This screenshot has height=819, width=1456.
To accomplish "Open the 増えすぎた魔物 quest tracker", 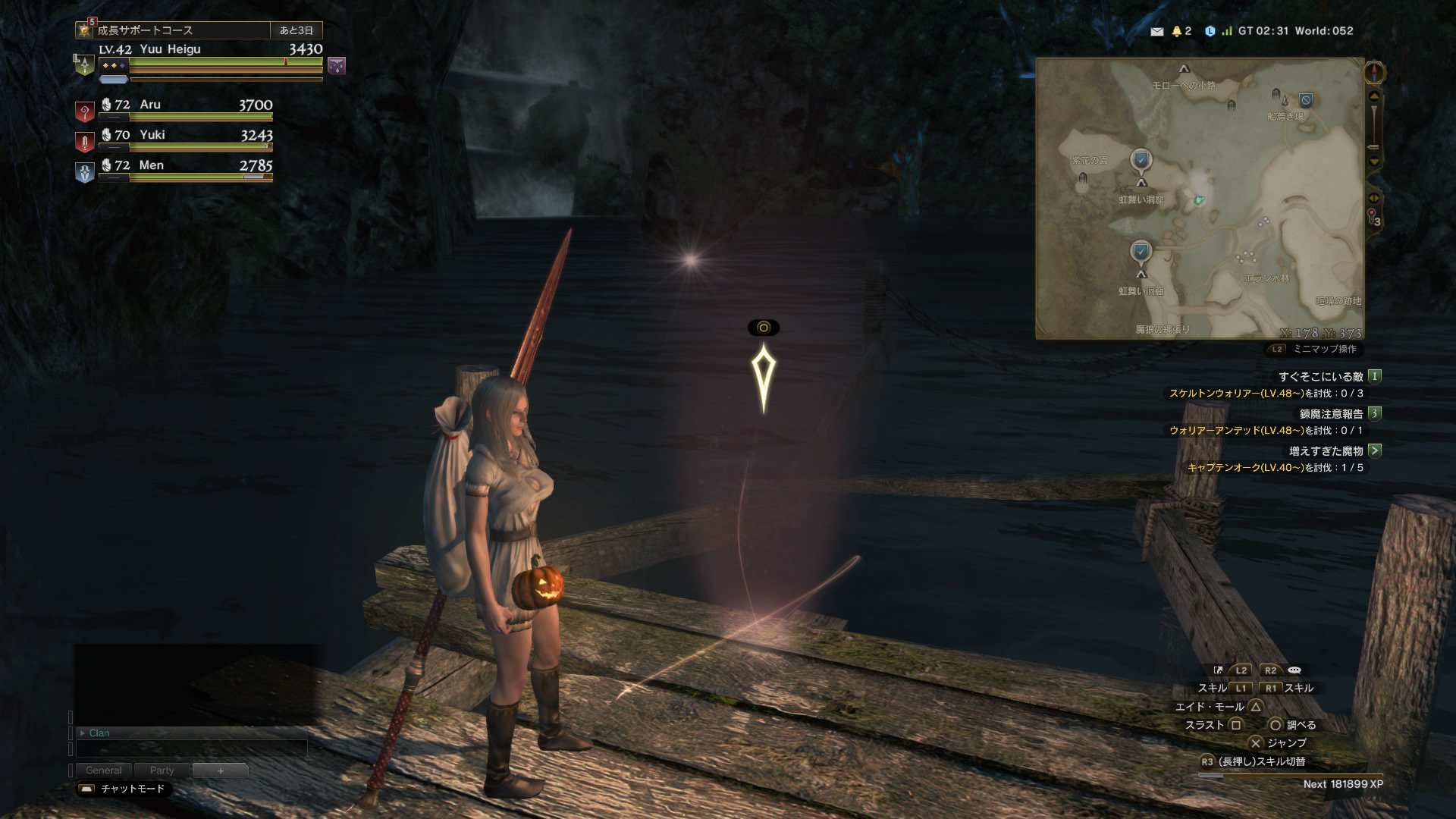I will pos(1326,450).
